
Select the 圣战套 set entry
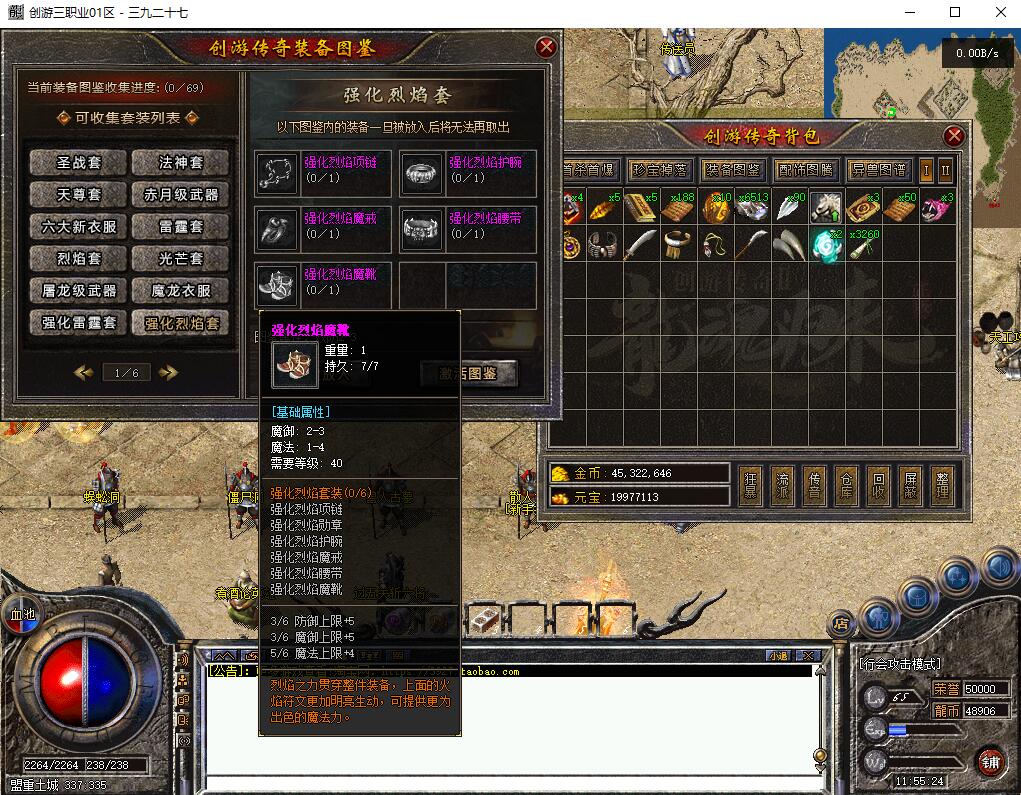tap(78, 162)
